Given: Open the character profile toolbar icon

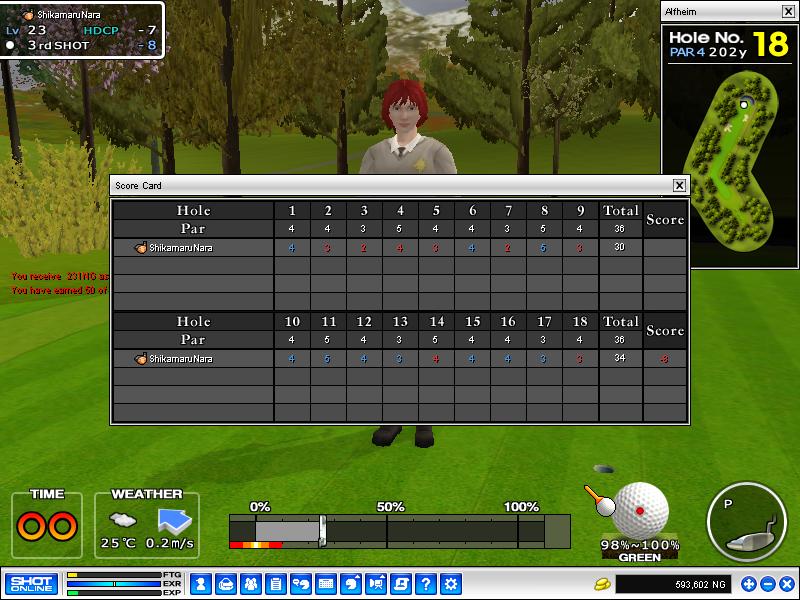Looking at the screenshot, I should (x=201, y=584).
